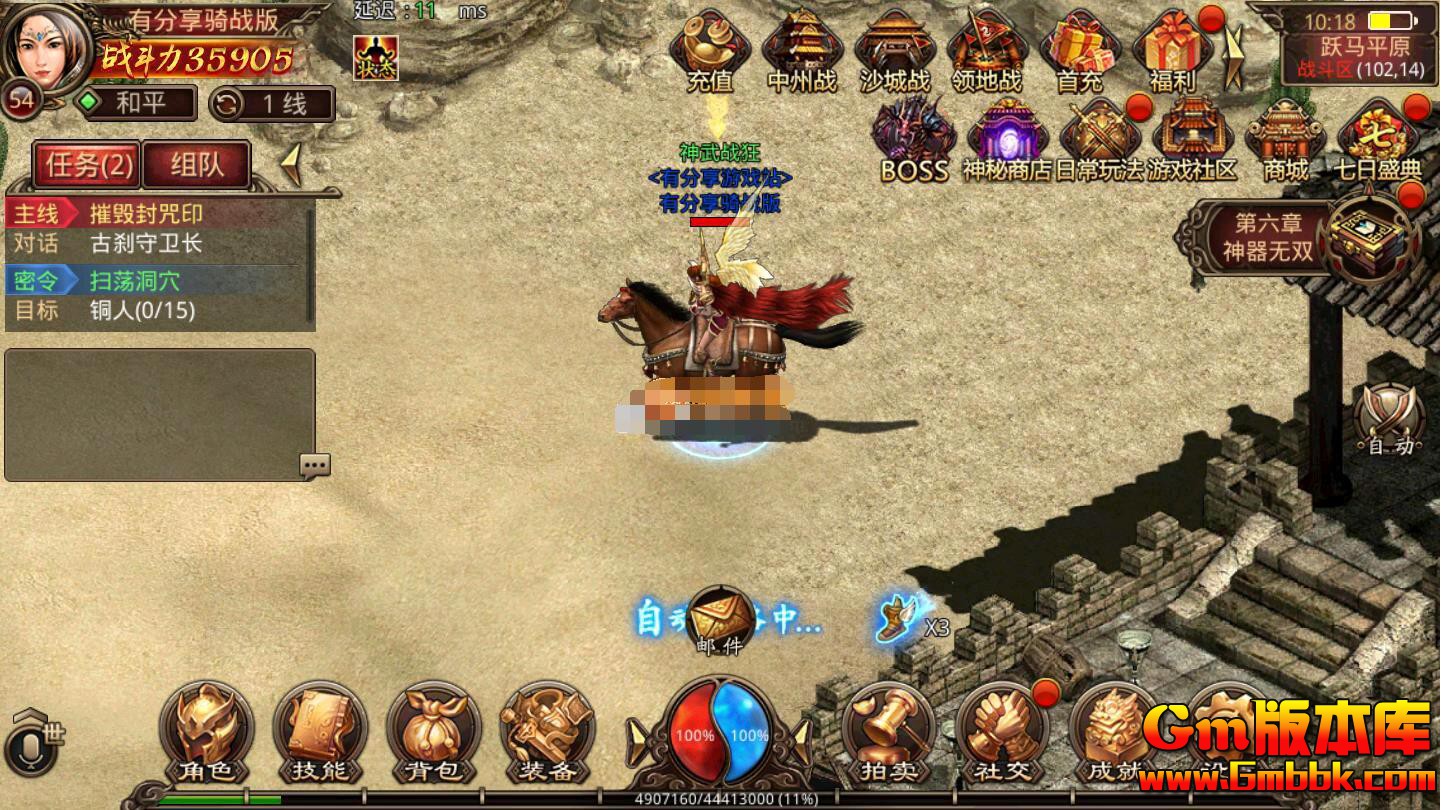
Task: Open the 领地战 territory war
Action: [x=987, y=48]
